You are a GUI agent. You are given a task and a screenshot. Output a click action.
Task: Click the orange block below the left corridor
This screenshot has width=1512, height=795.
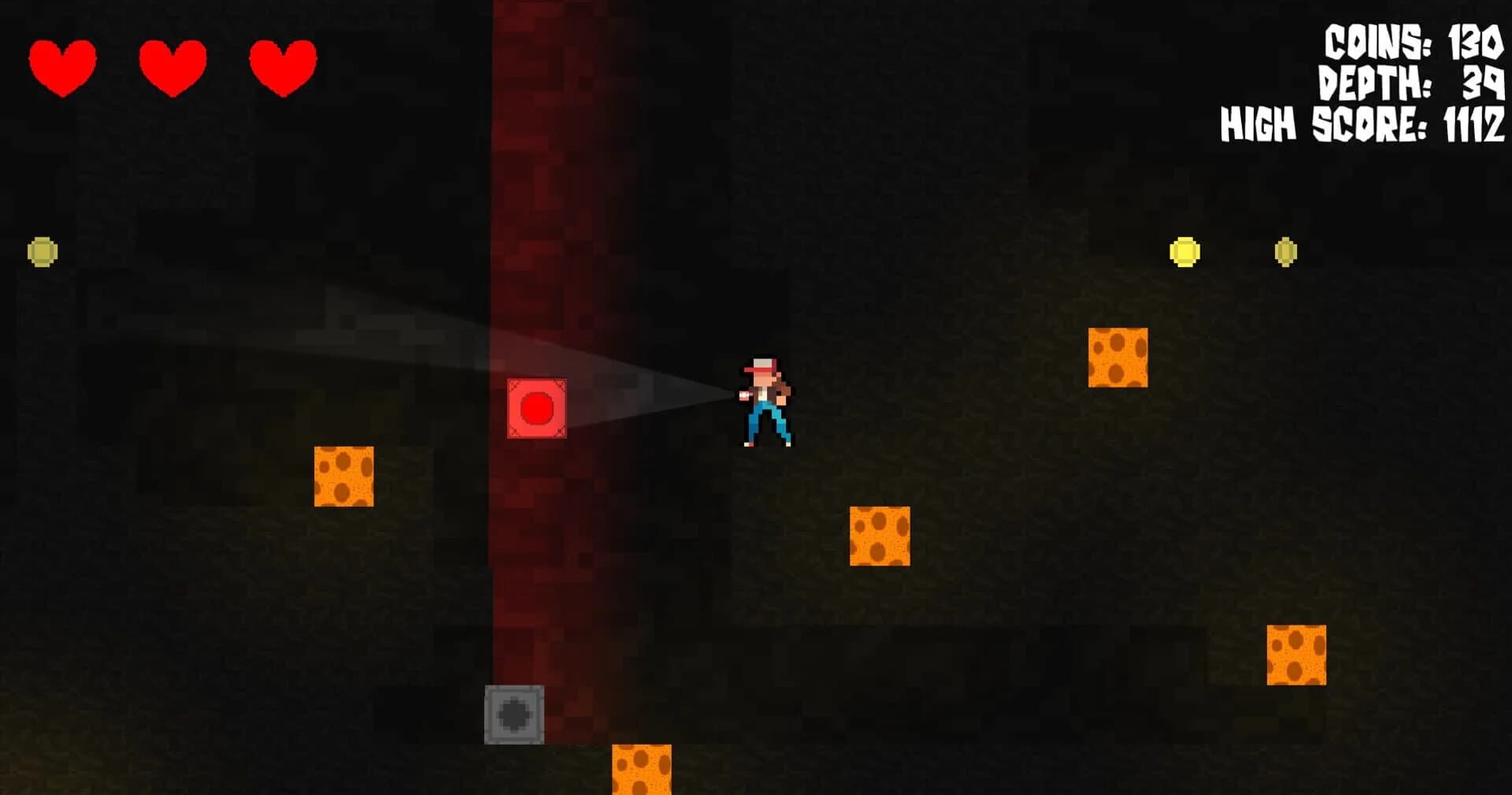(344, 477)
